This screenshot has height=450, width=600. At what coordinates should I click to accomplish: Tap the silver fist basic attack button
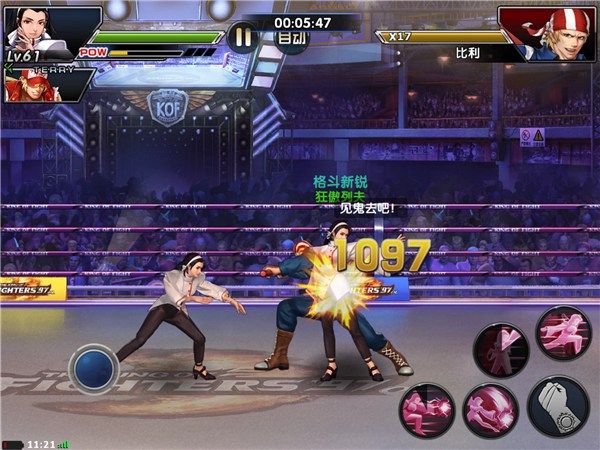click(x=557, y=405)
